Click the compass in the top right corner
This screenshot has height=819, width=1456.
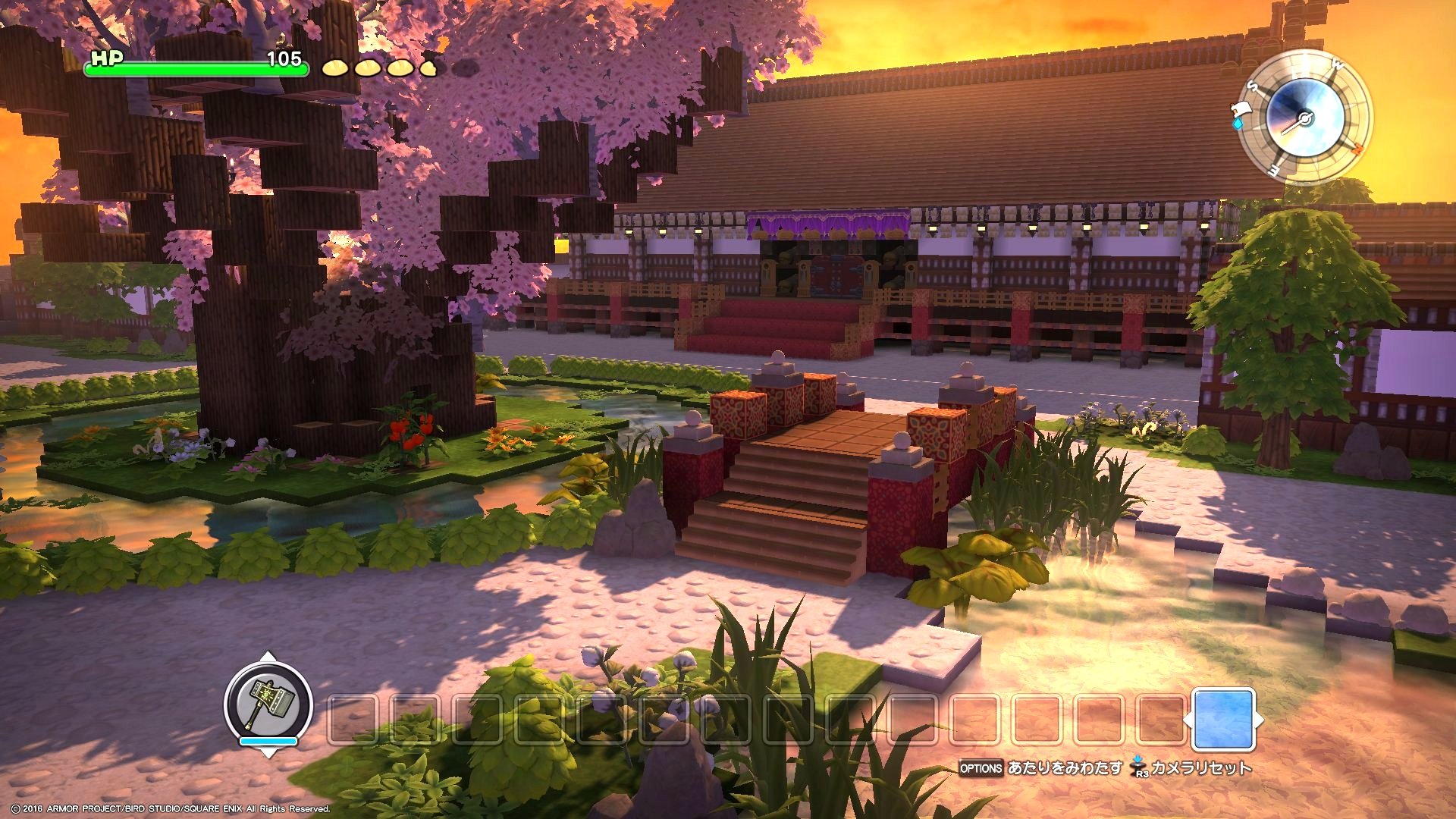click(x=1305, y=121)
